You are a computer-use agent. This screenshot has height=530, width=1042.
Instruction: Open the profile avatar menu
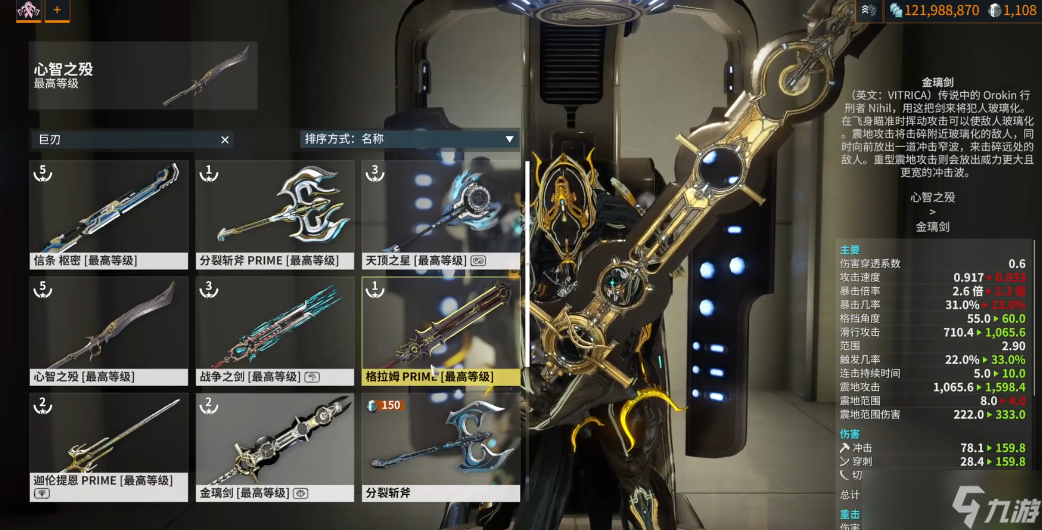pos(21,10)
